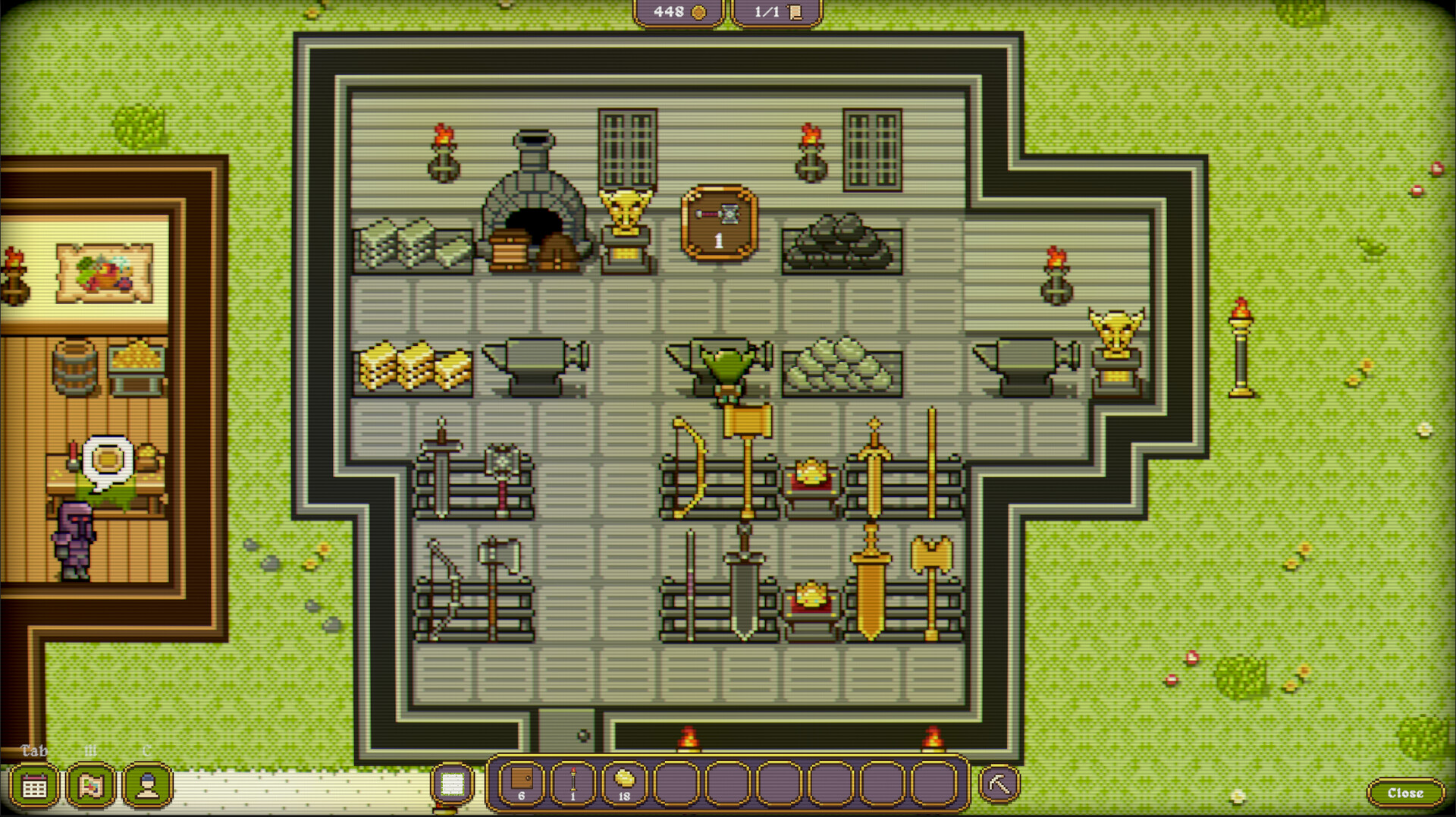Viewport: 1456px width, 817px height.
Task: Select the gold nugget hotbar slot
Action: tap(625, 782)
